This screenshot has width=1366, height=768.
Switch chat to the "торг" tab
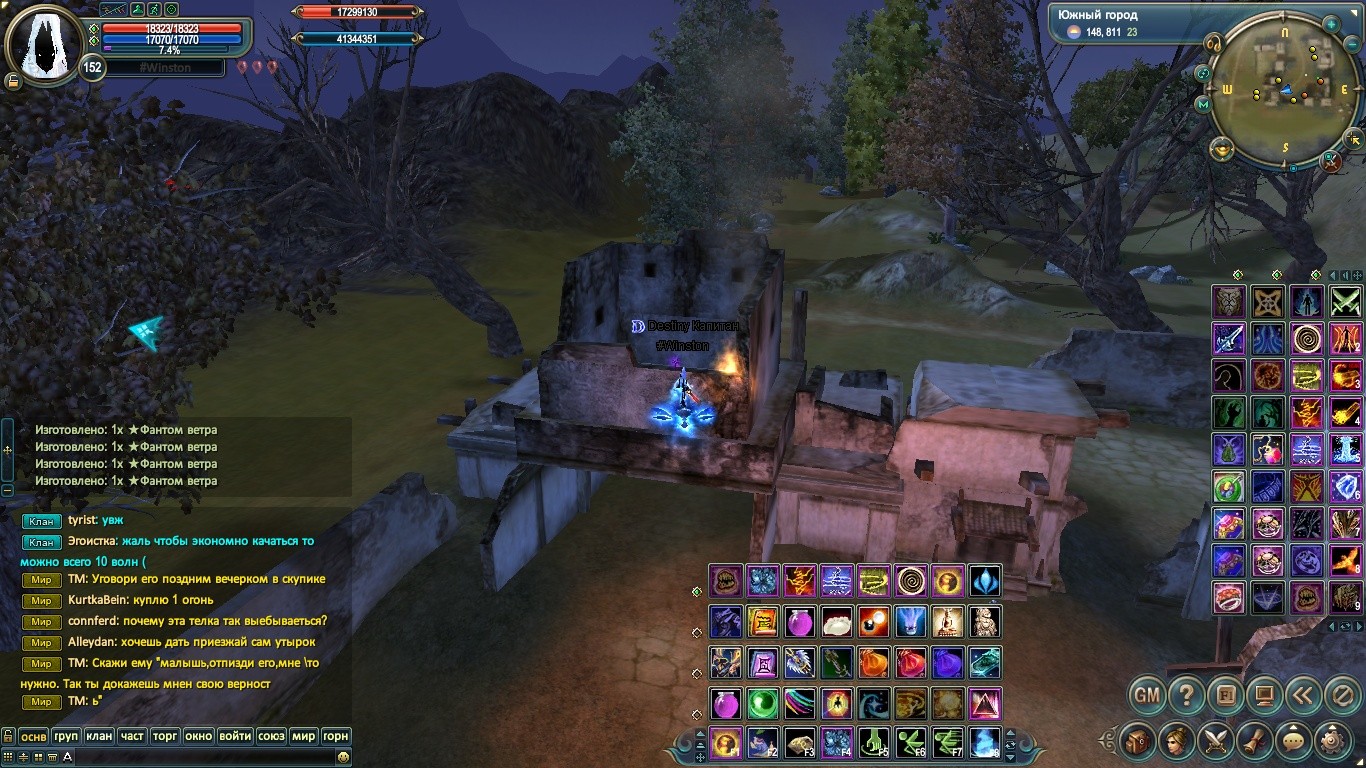(x=165, y=736)
